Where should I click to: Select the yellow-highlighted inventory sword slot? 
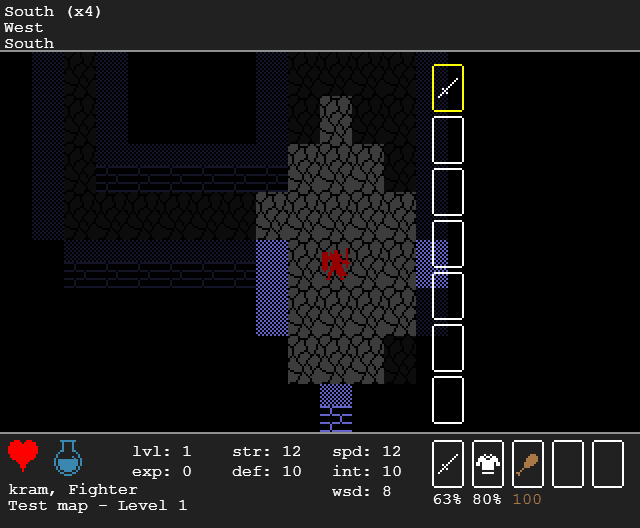click(x=447, y=88)
